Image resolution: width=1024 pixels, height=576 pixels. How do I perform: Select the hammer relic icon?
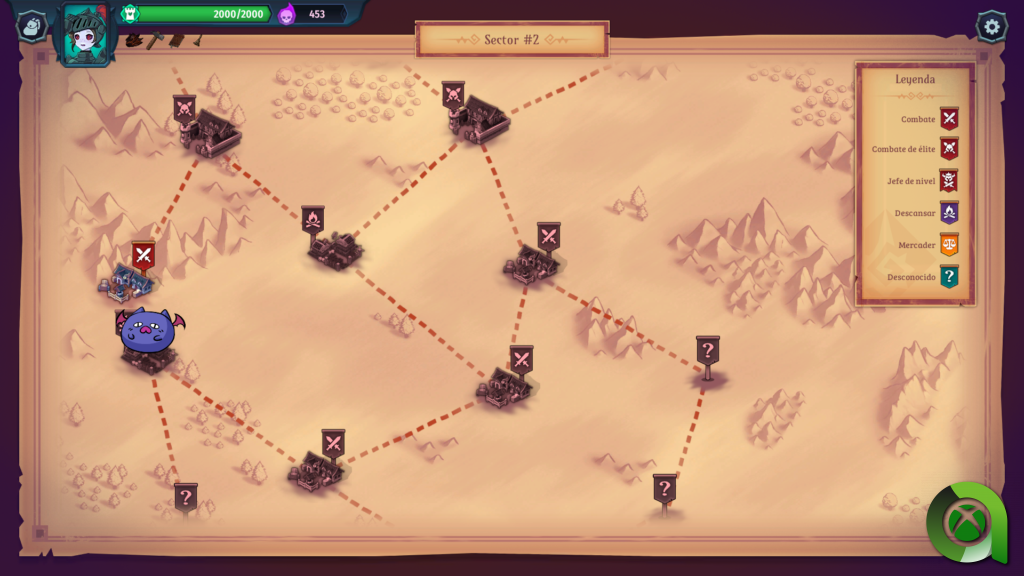click(x=155, y=41)
